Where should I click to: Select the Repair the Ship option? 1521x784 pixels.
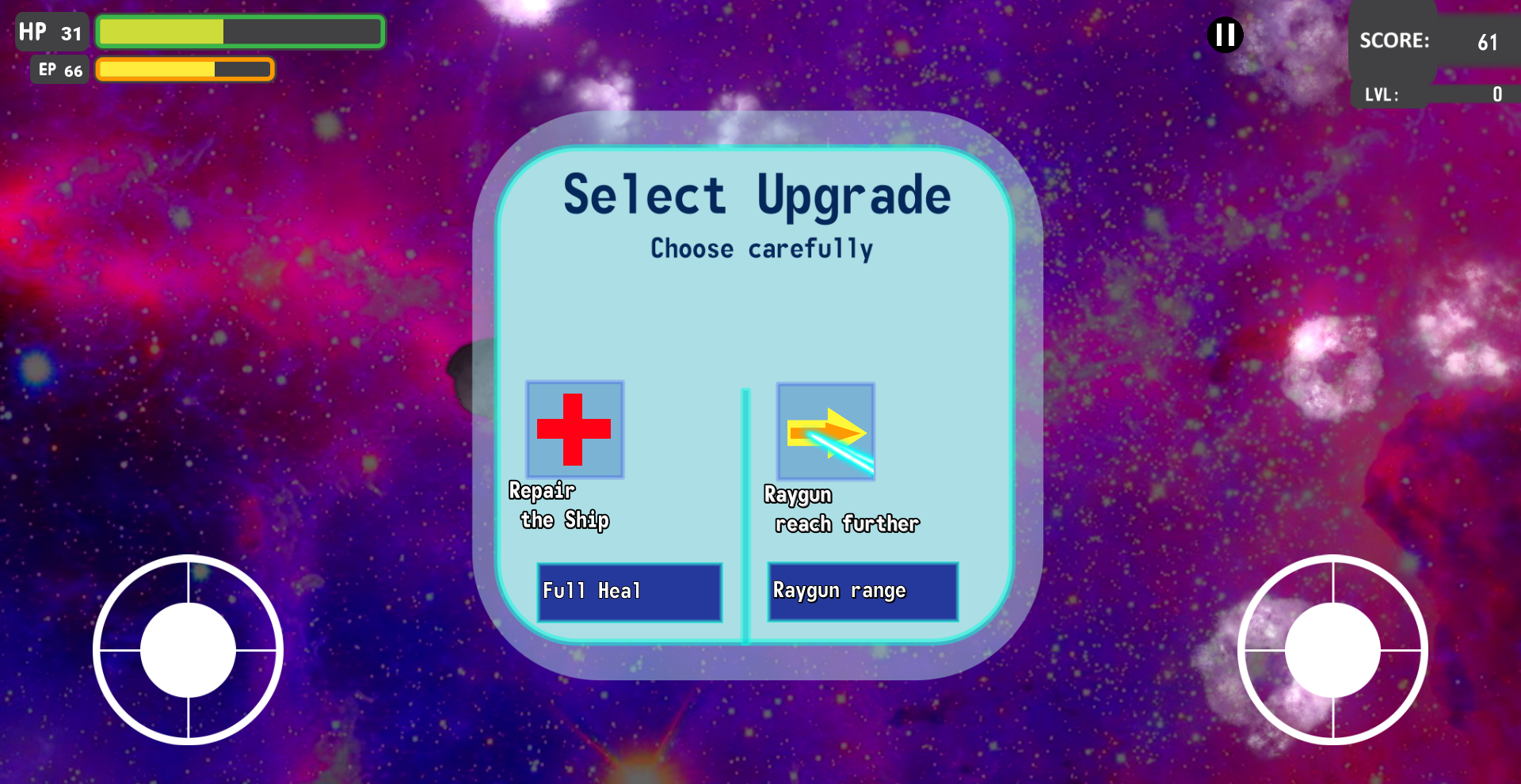(560, 505)
